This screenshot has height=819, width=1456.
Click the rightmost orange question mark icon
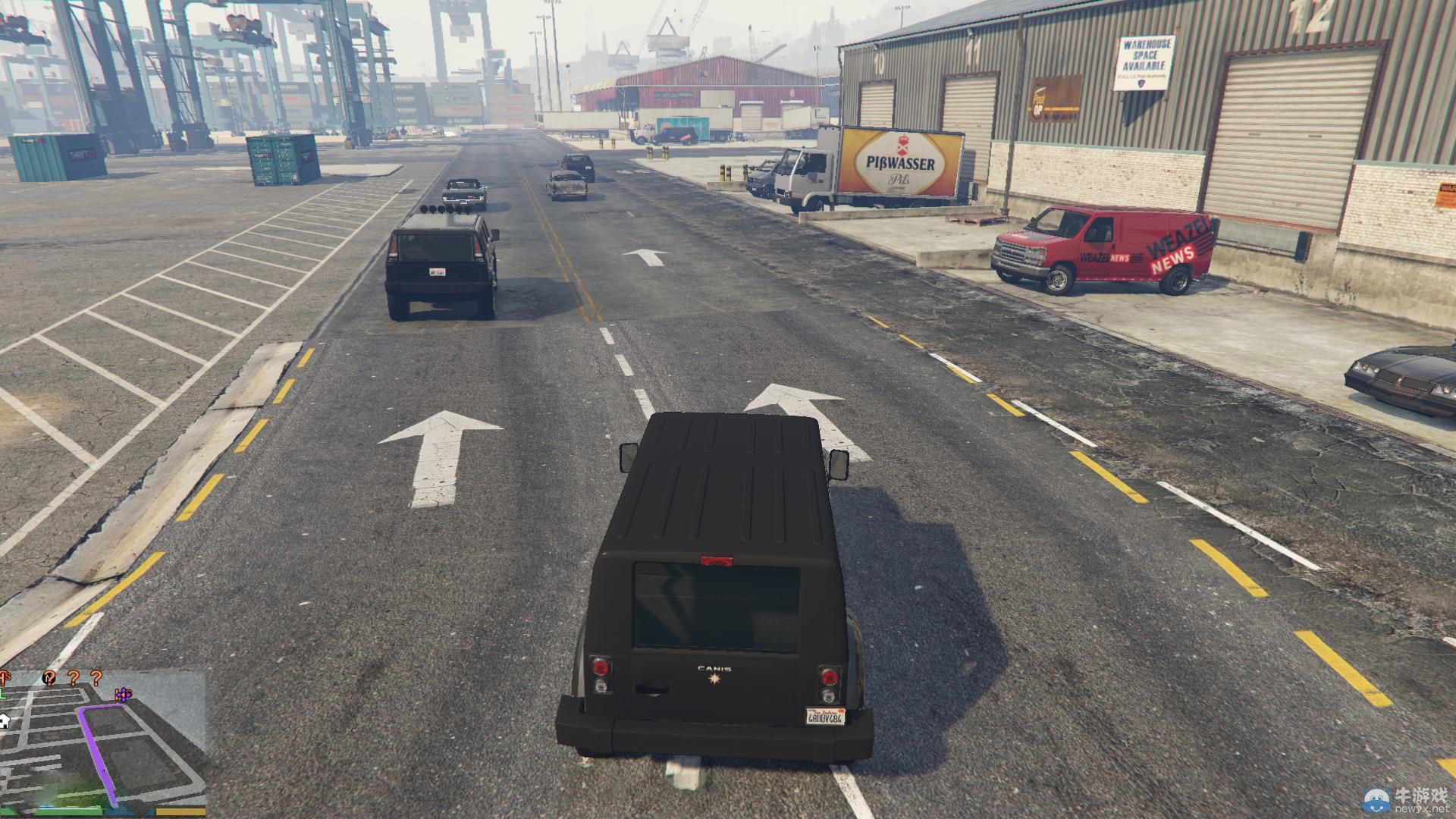click(96, 679)
